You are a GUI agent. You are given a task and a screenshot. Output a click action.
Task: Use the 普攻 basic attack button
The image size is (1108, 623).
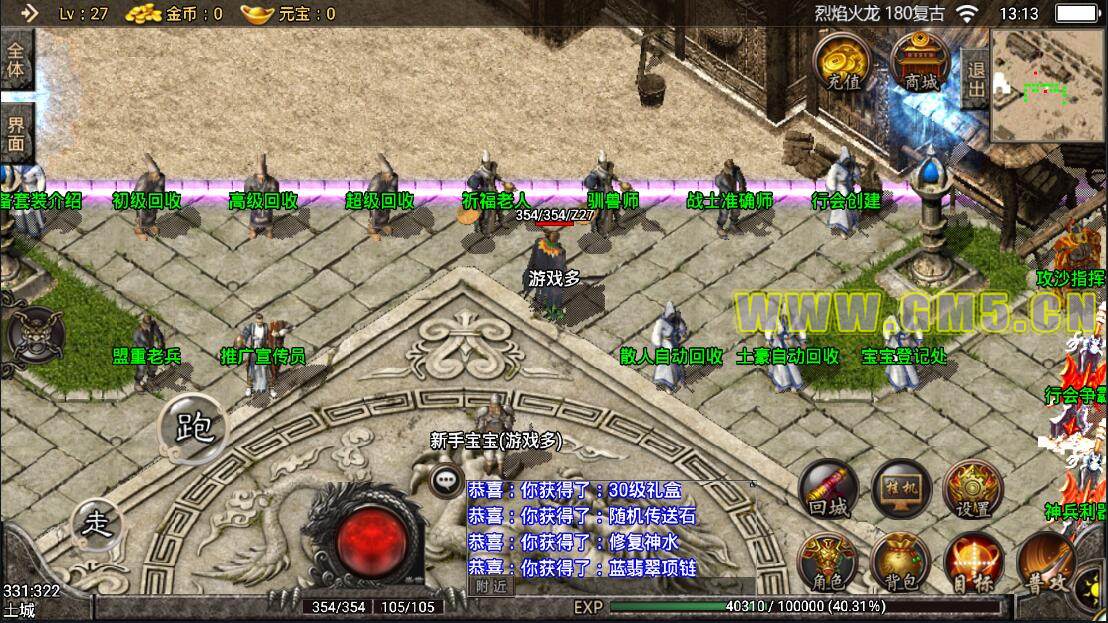[x=1046, y=563]
